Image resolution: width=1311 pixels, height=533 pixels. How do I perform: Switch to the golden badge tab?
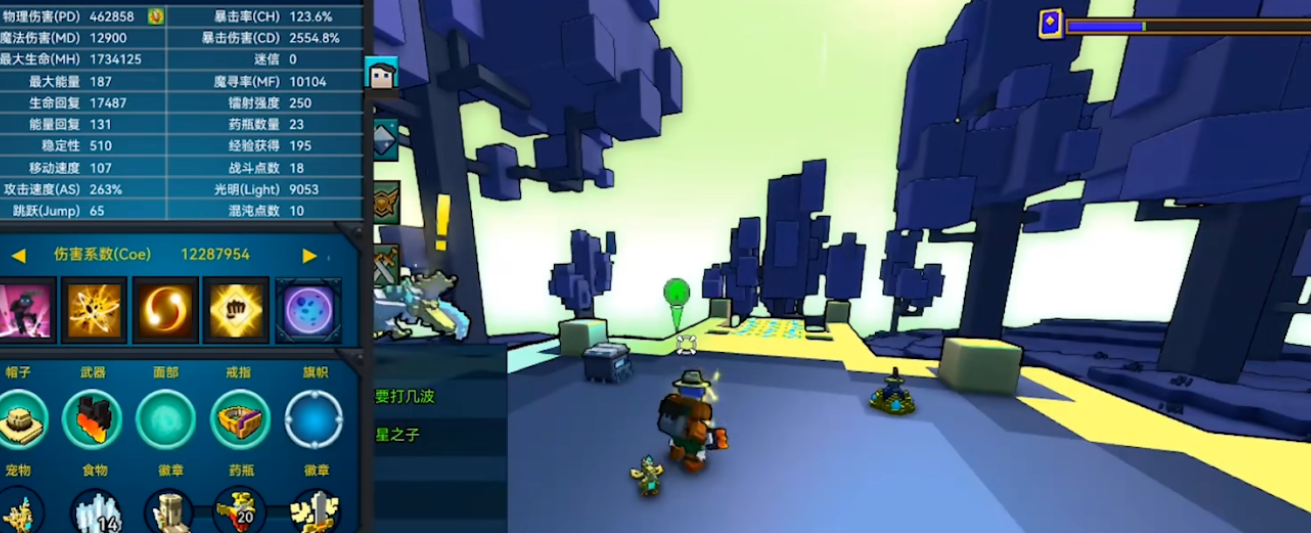[385, 202]
